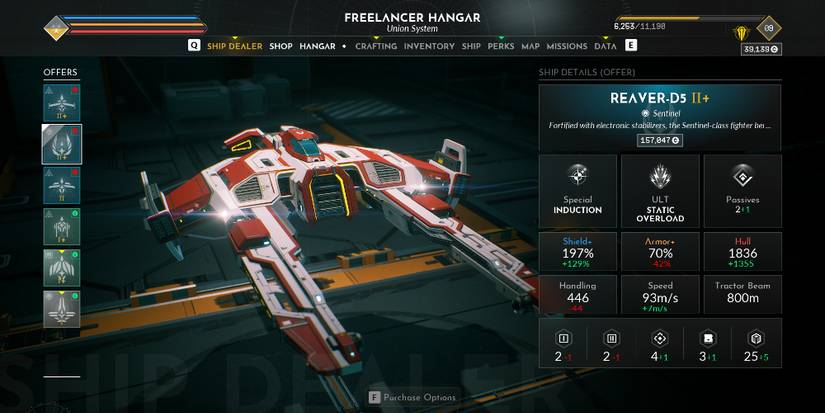Viewport: 825px width, 413px height.
Task: Switch to the Hangar tab
Action: (x=317, y=46)
